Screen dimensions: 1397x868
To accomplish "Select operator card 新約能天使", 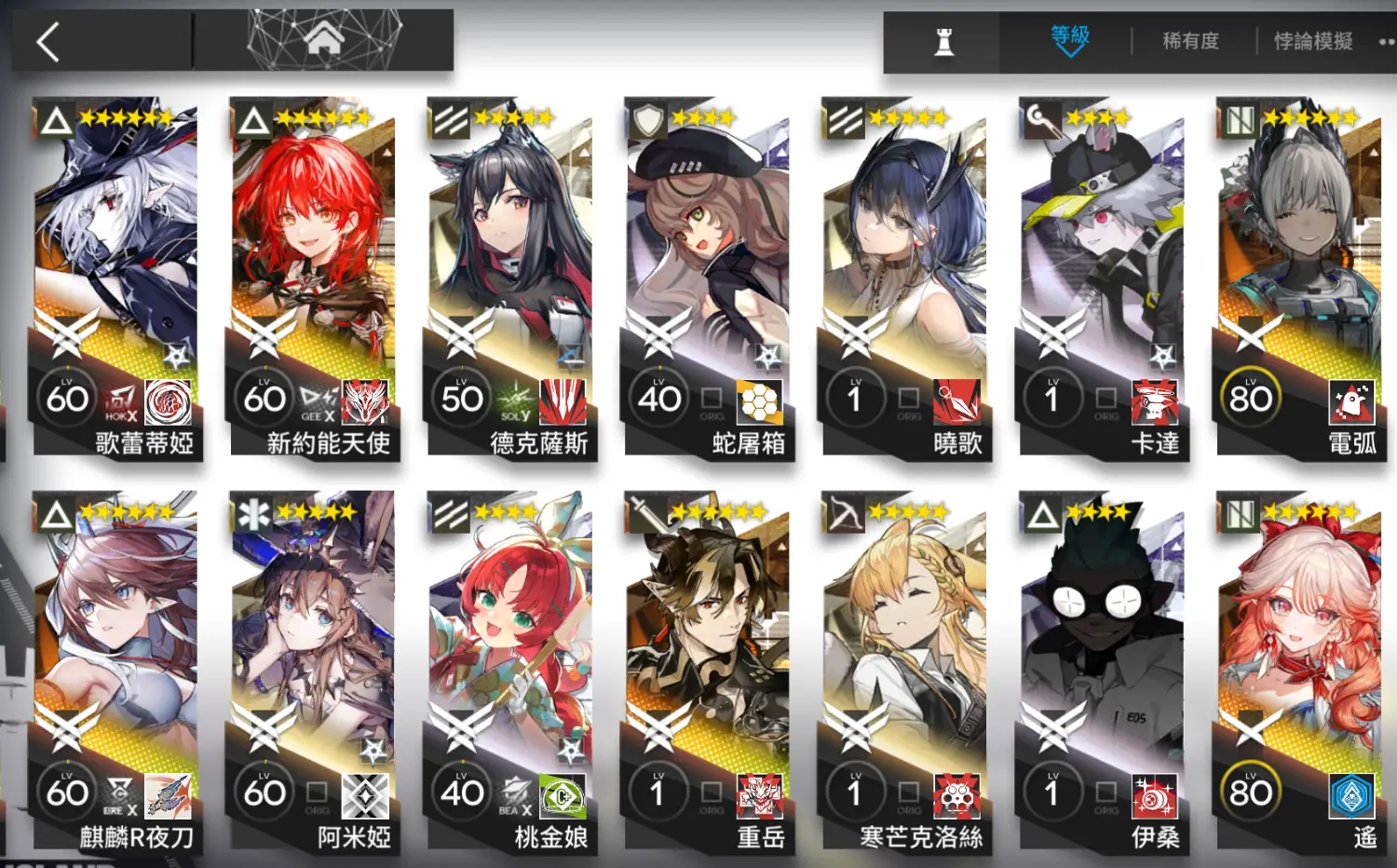I will (x=314, y=279).
